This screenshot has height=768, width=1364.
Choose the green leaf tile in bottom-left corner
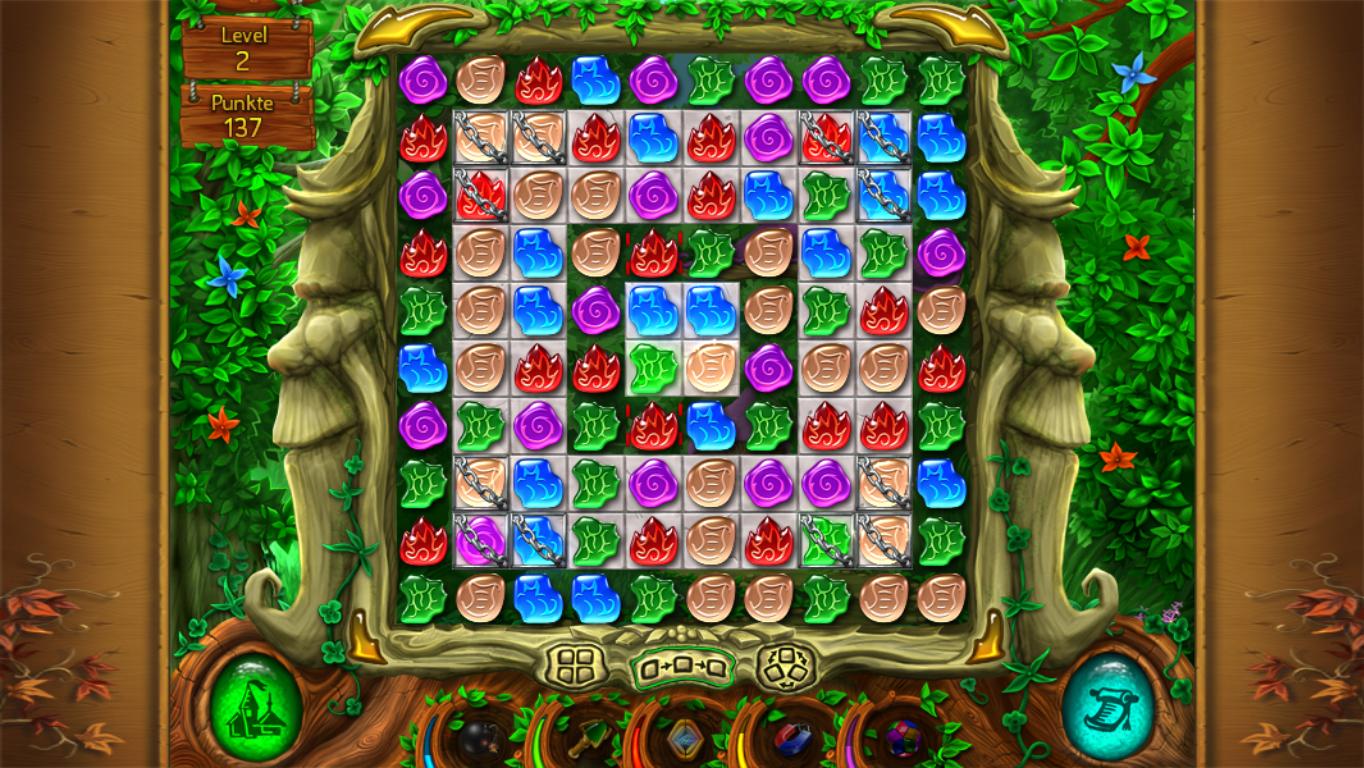coord(423,598)
